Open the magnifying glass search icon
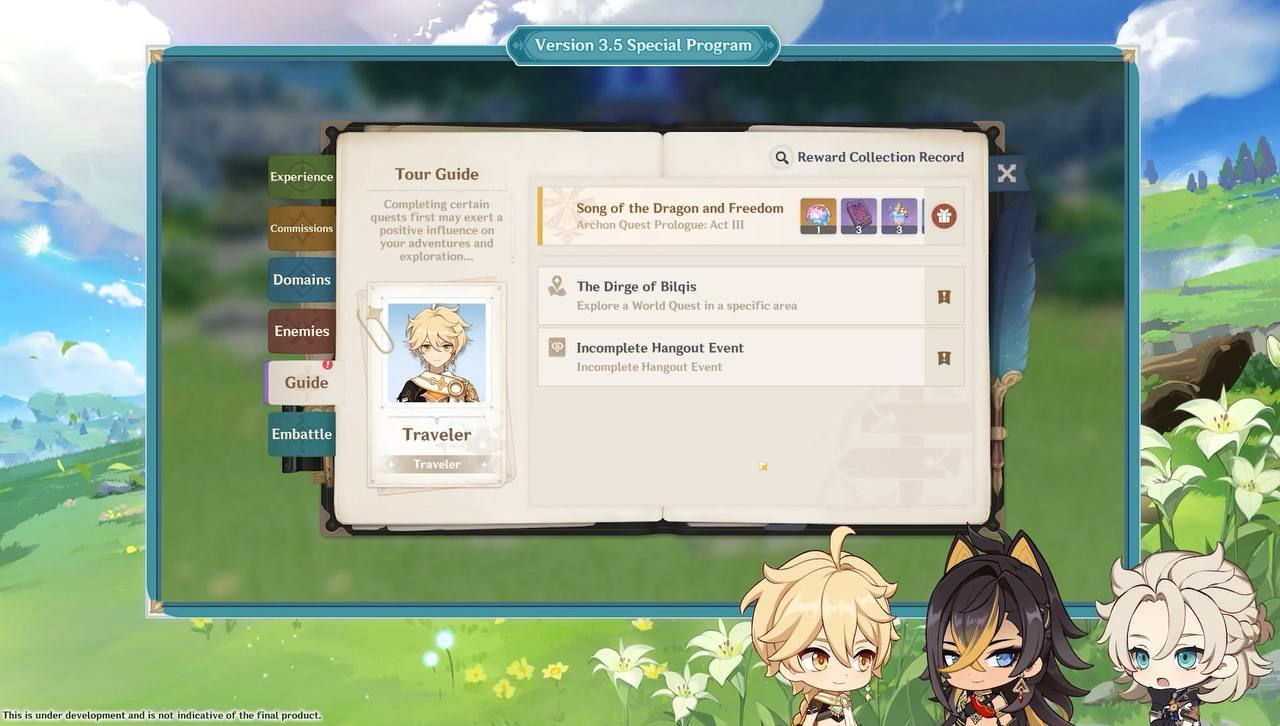The height and width of the screenshot is (726, 1280). [782, 157]
